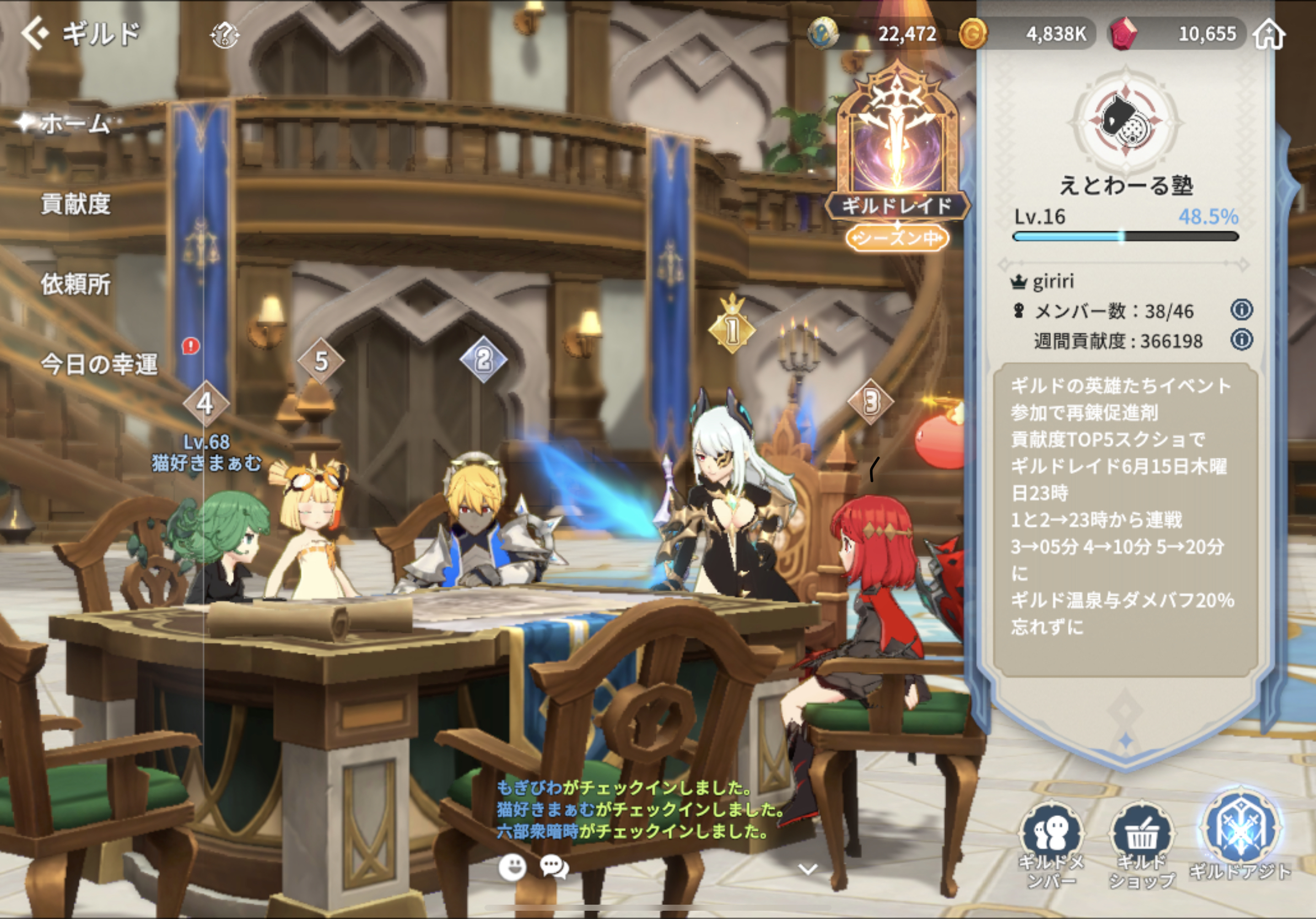Image resolution: width=1316 pixels, height=919 pixels.
Task: Enter the ギルドレイド guild raid
Action: click(897, 155)
